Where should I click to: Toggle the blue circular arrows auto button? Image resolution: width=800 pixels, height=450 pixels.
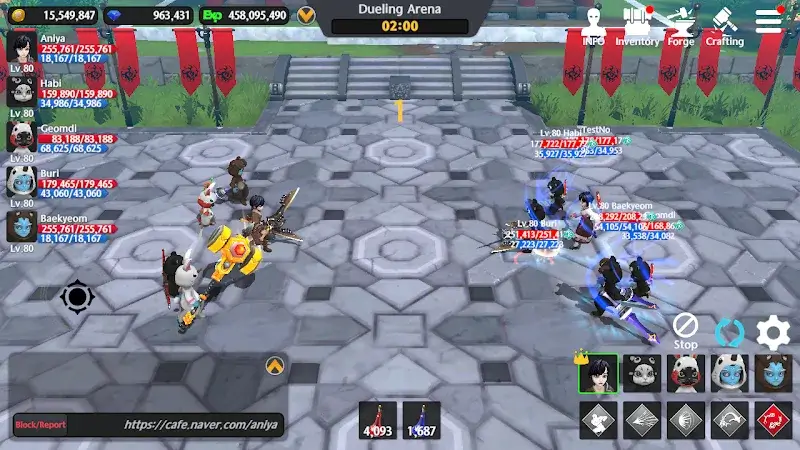pos(729,332)
